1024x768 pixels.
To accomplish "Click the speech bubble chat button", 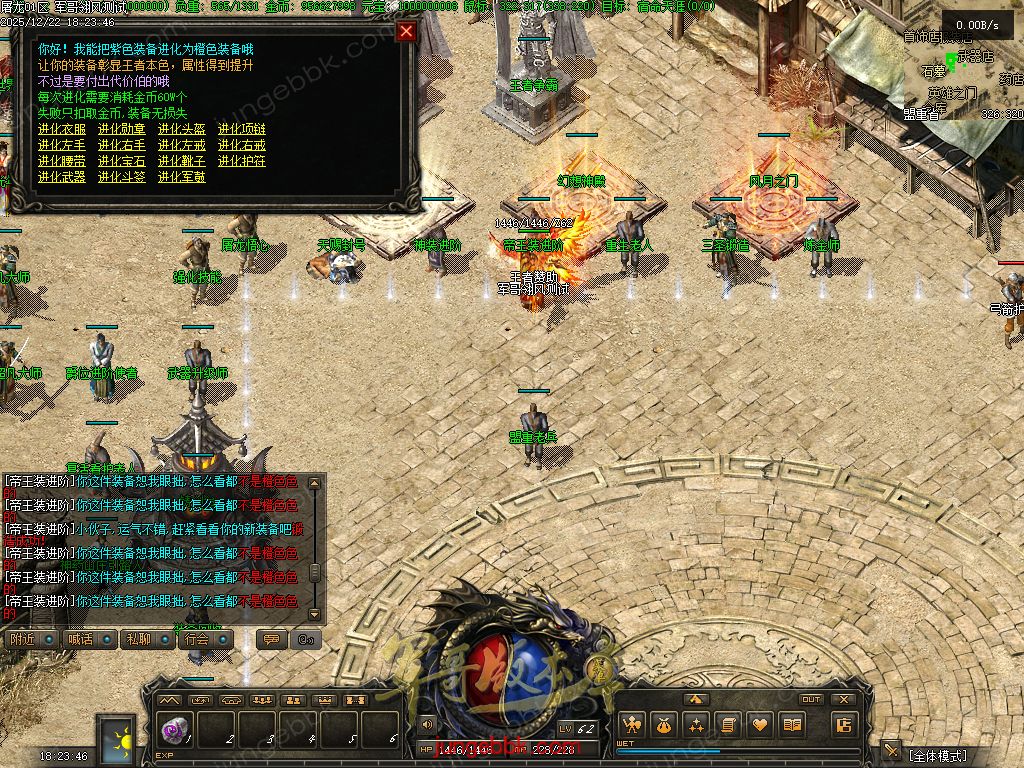I will (271, 639).
